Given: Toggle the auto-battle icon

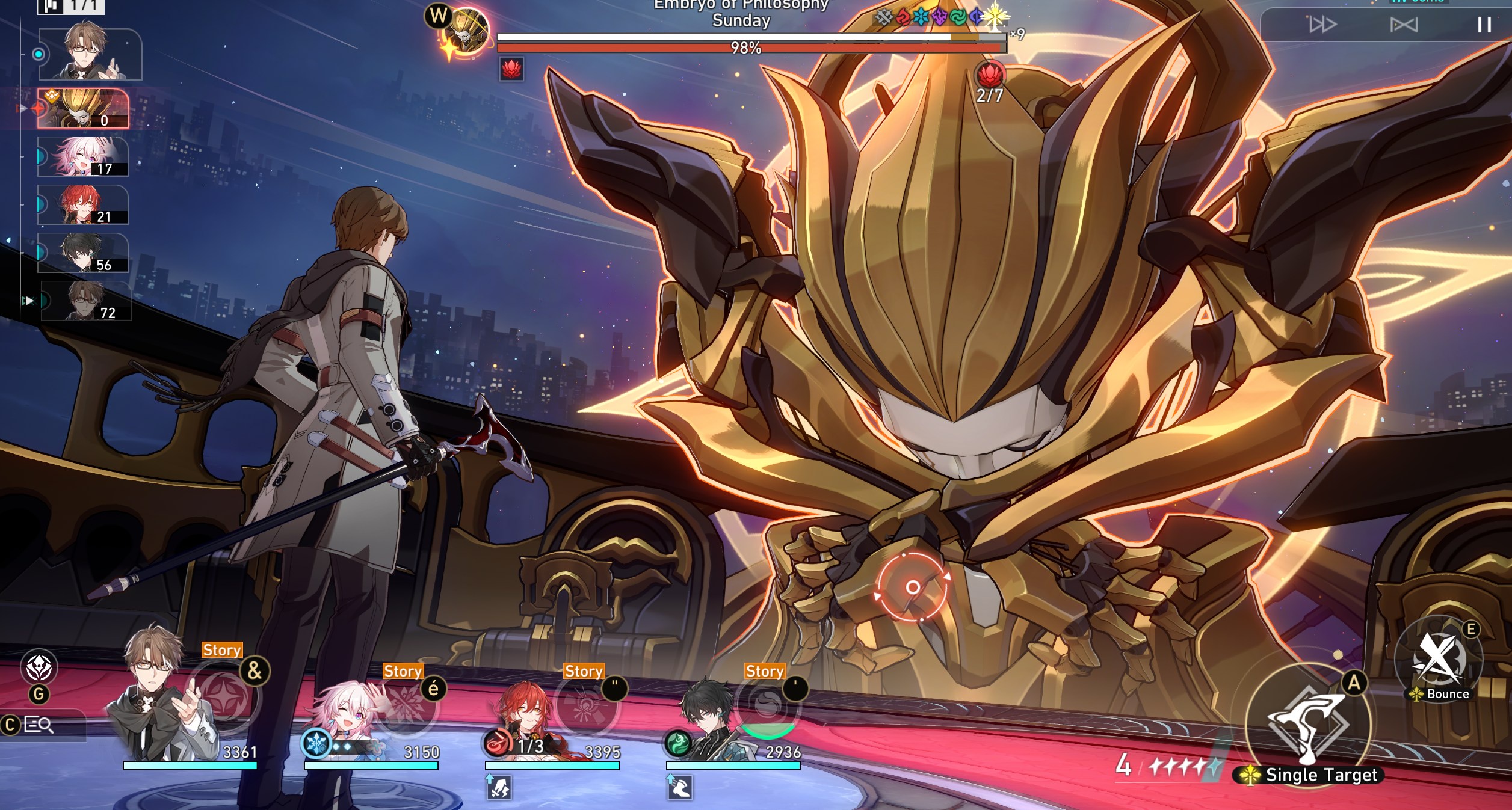Looking at the screenshot, I should pyautogui.click(x=1404, y=25).
